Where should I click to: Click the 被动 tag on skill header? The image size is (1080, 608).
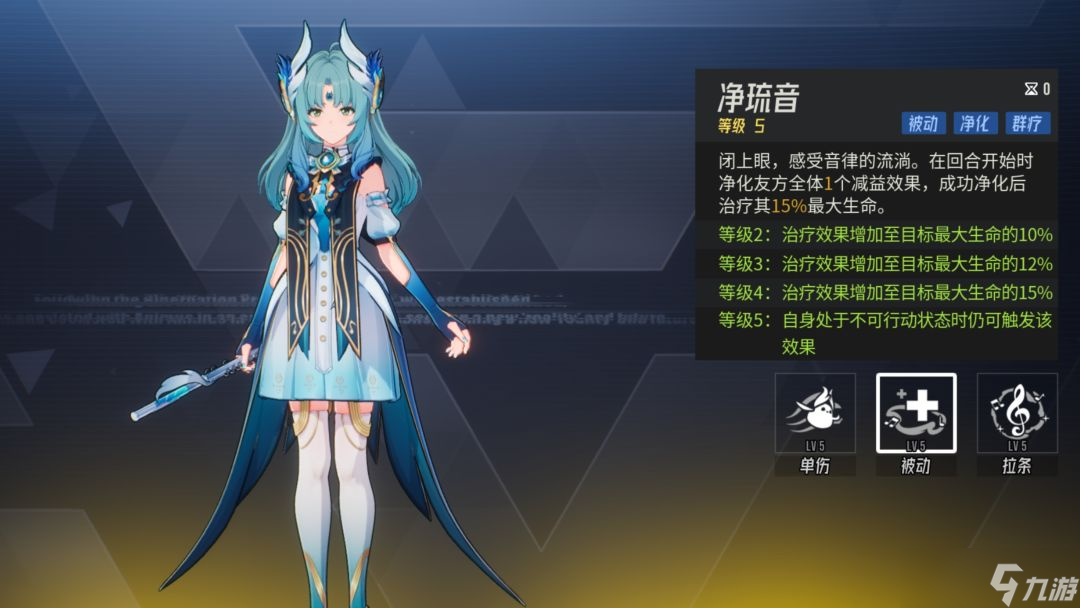click(922, 123)
